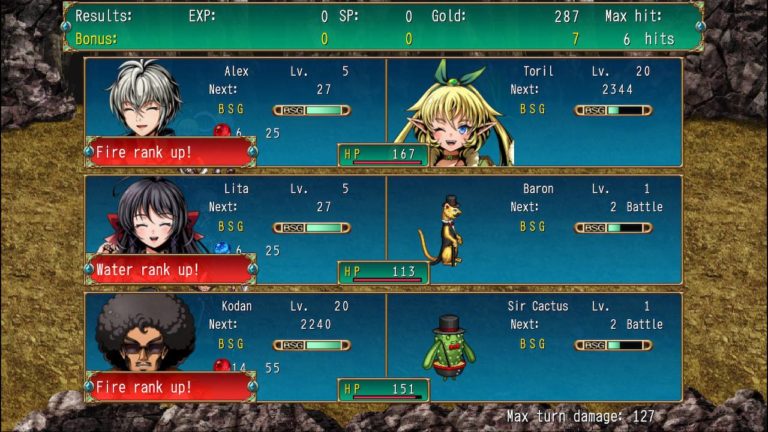768x432 pixels.
Task: Pick Sir Cactus's result panel
Action: click(x=535, y=346)
